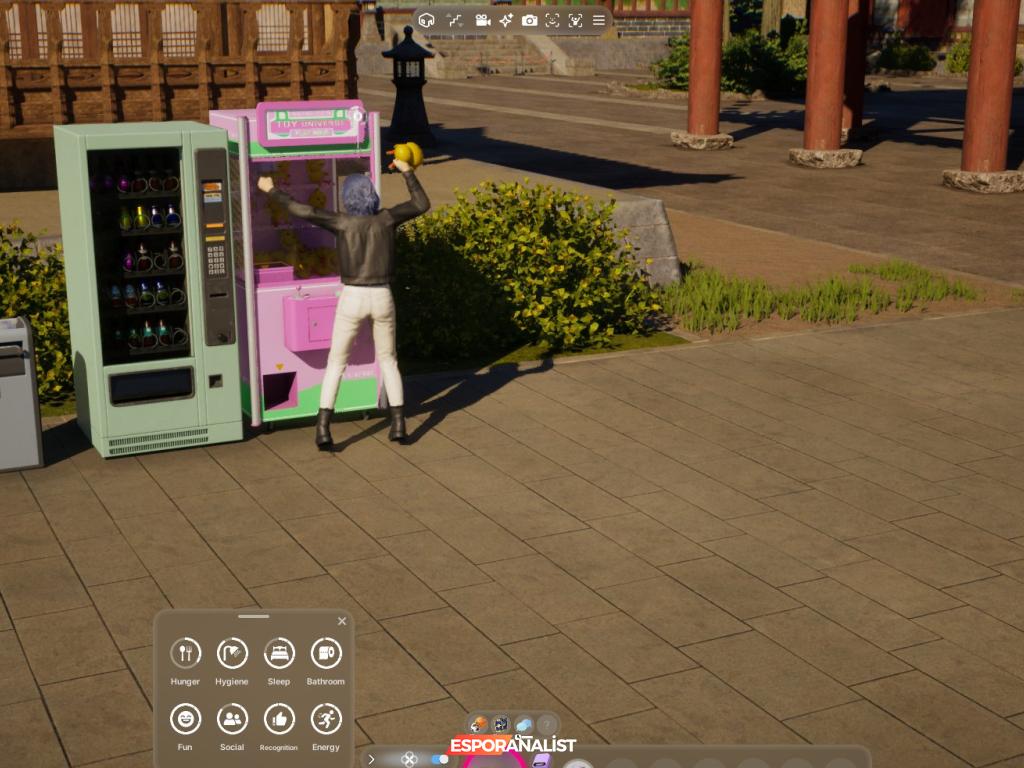Close the needs panel

pos(342,621)
